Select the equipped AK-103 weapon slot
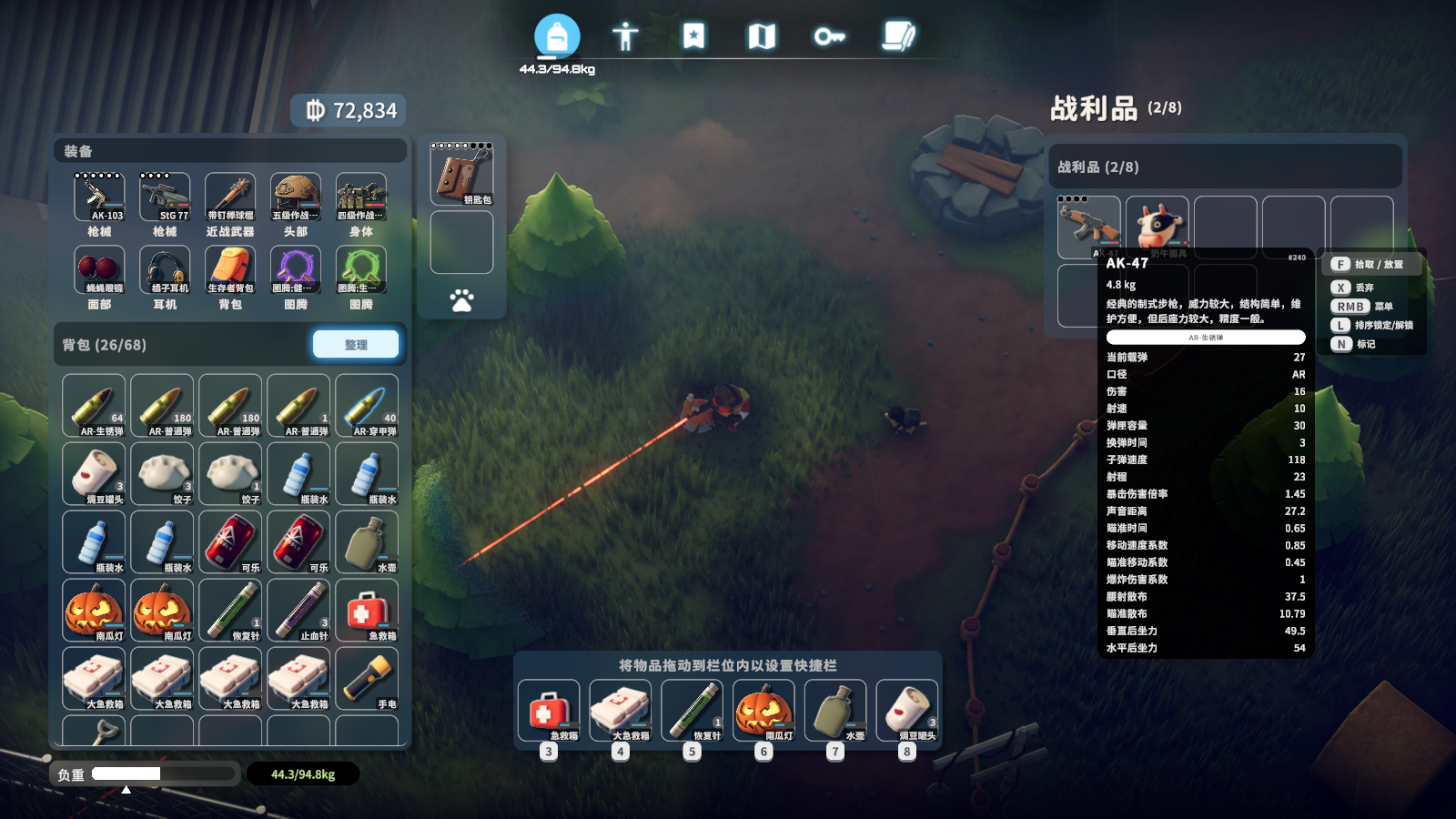Image resolution: width=1456 pixels, height=819 pixels. pos(99,197)
